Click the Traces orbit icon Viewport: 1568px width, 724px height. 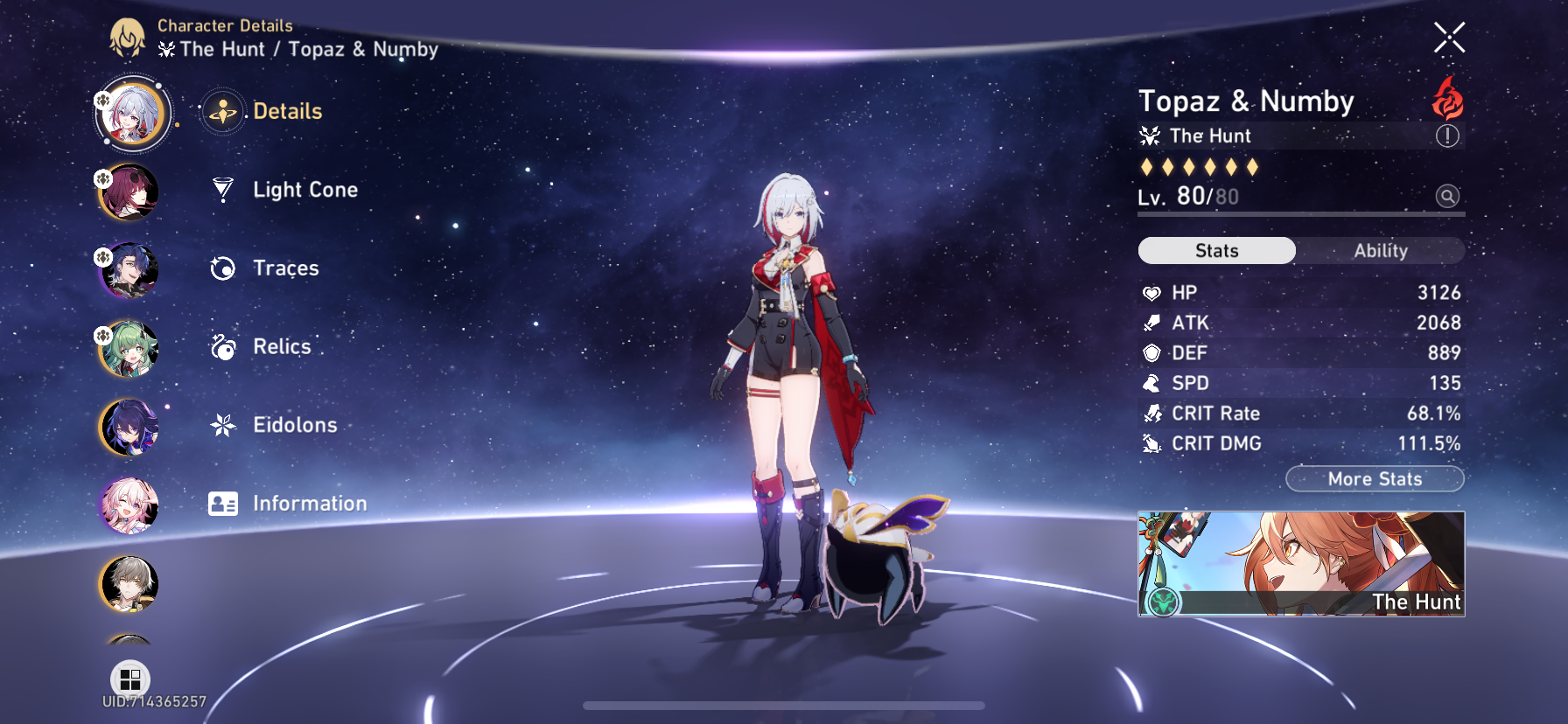coord(224,268)
